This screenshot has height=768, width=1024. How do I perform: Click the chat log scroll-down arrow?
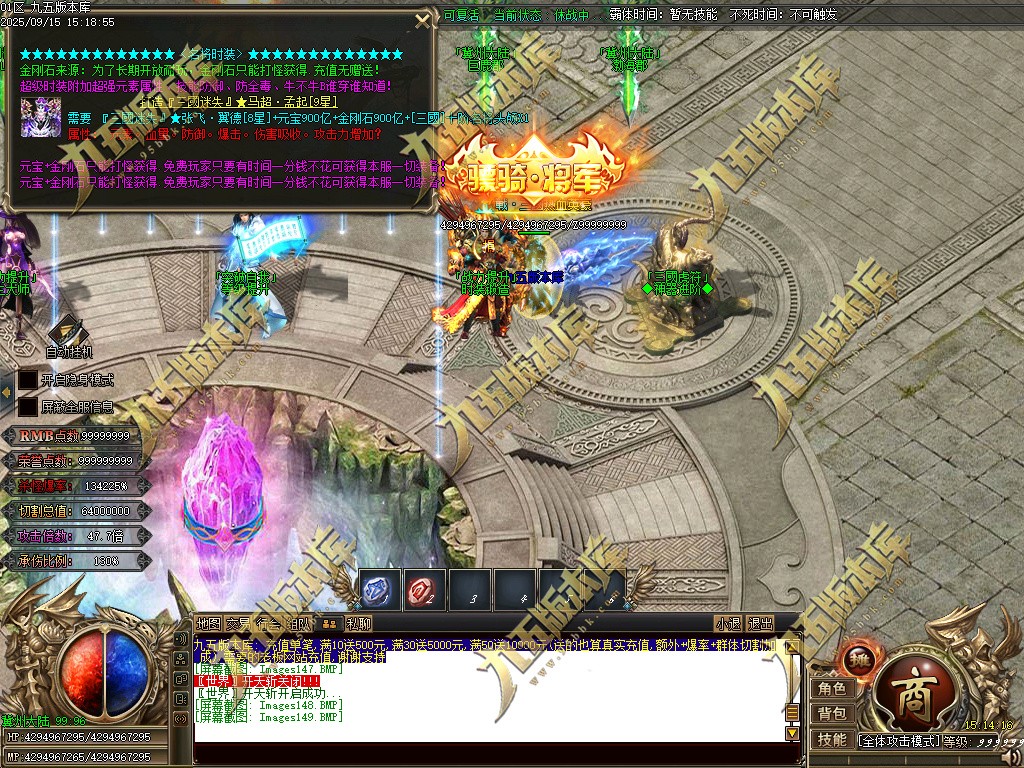pos(792,733)
